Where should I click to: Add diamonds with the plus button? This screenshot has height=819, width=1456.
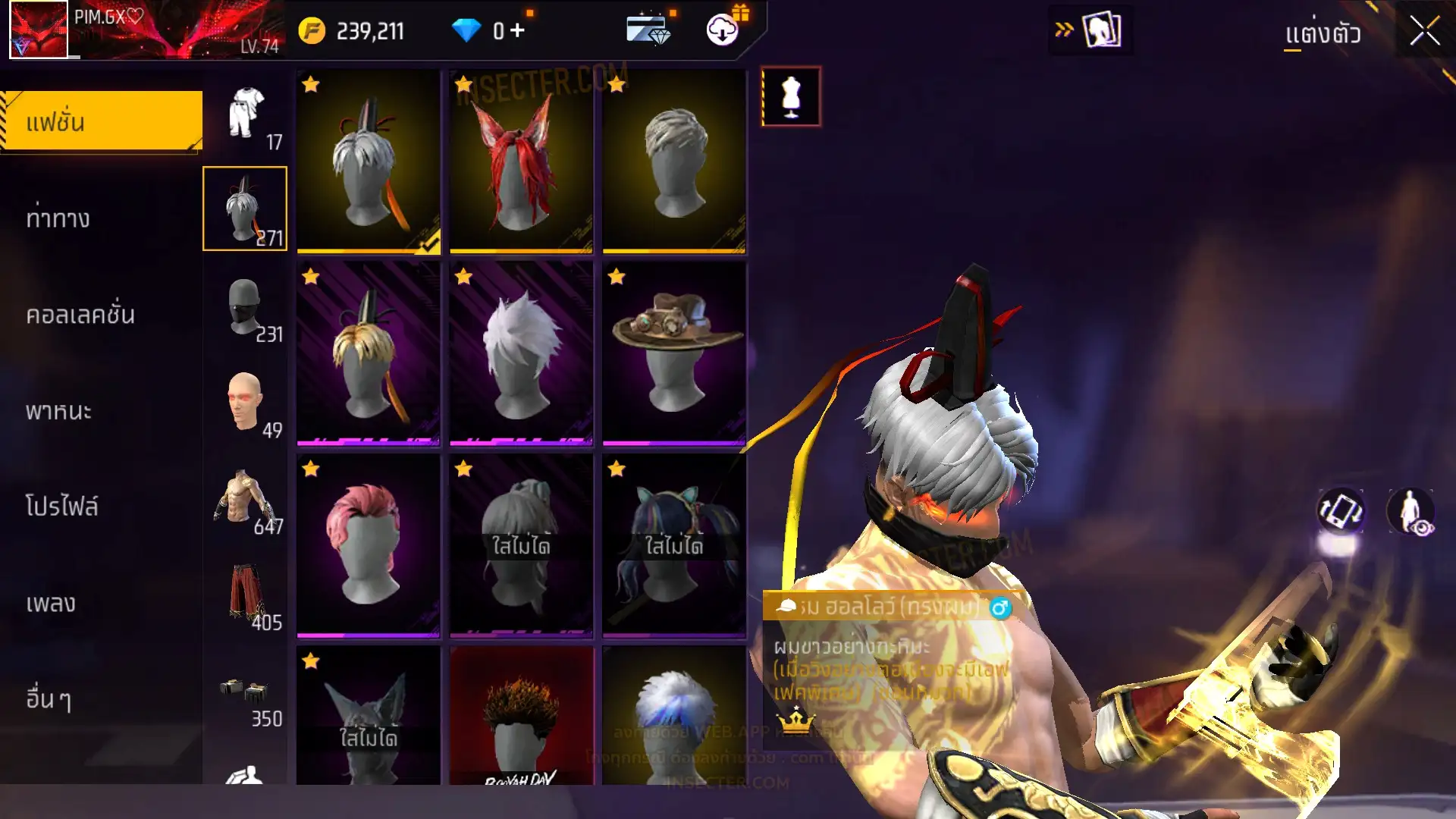coord(517,31)
